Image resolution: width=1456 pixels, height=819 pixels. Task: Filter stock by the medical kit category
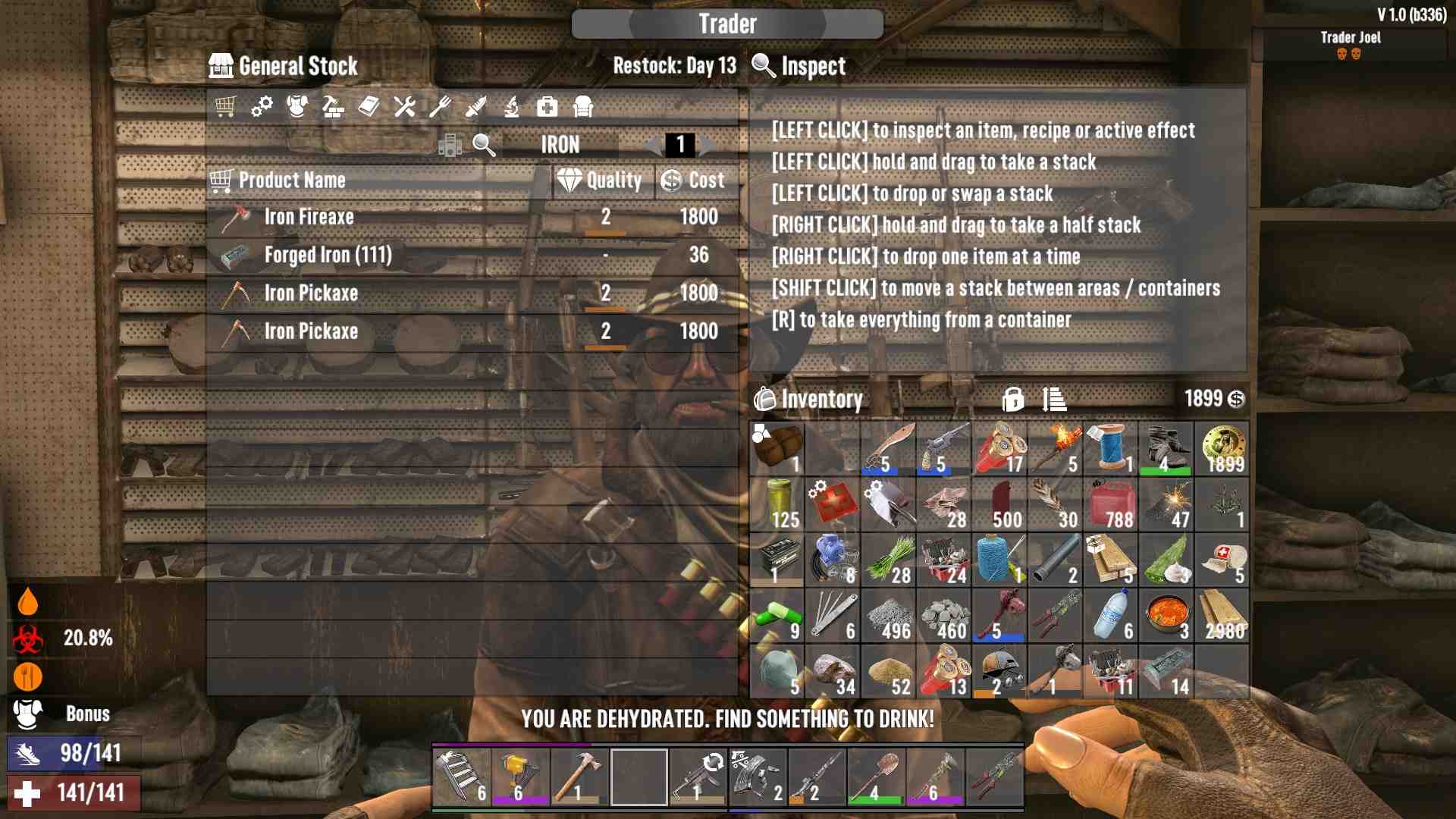click(x=547, y=107)
